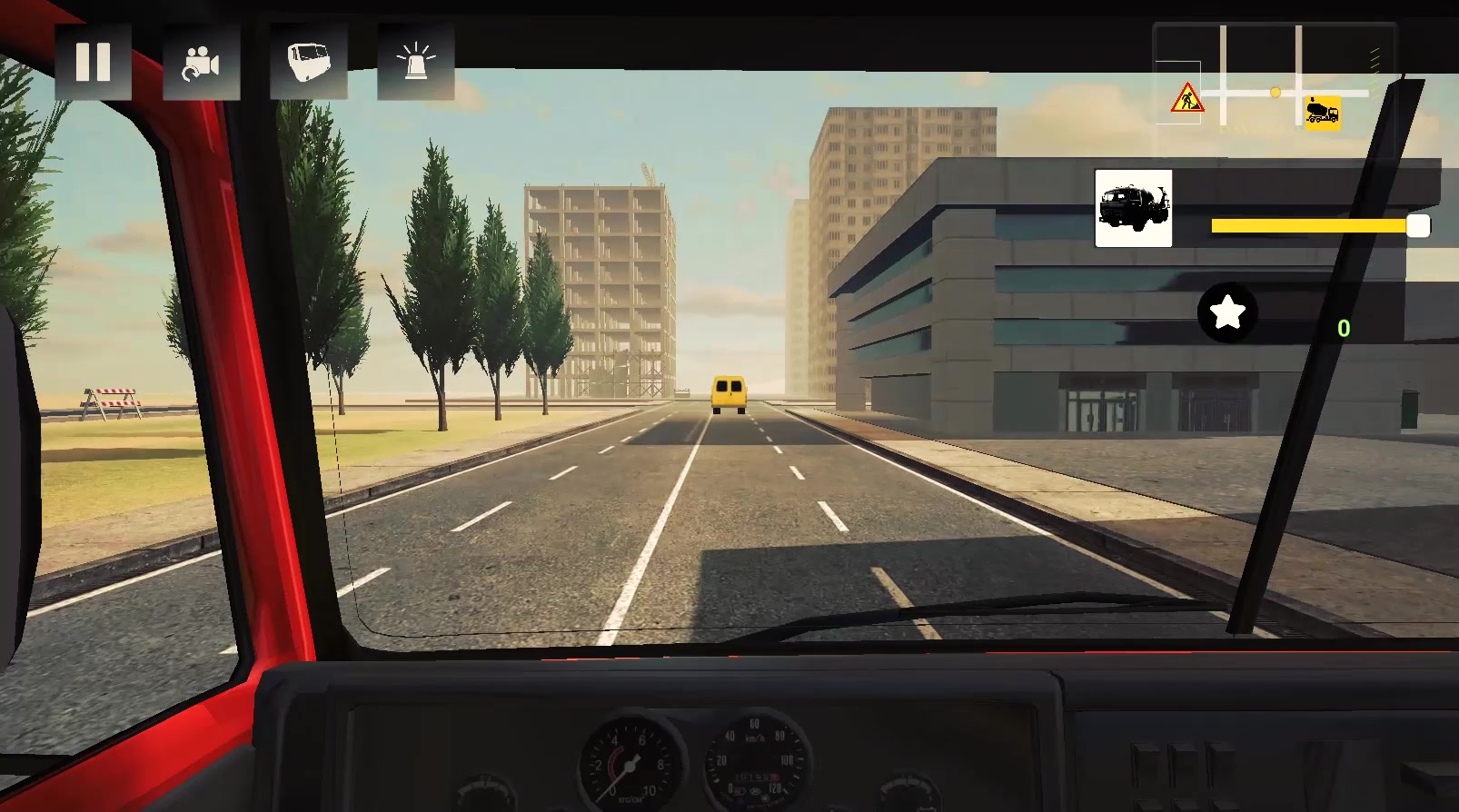The image size is (1459, 812).
Task: Click the green score counter showing 0
Action: click(x=1345, y=330)
